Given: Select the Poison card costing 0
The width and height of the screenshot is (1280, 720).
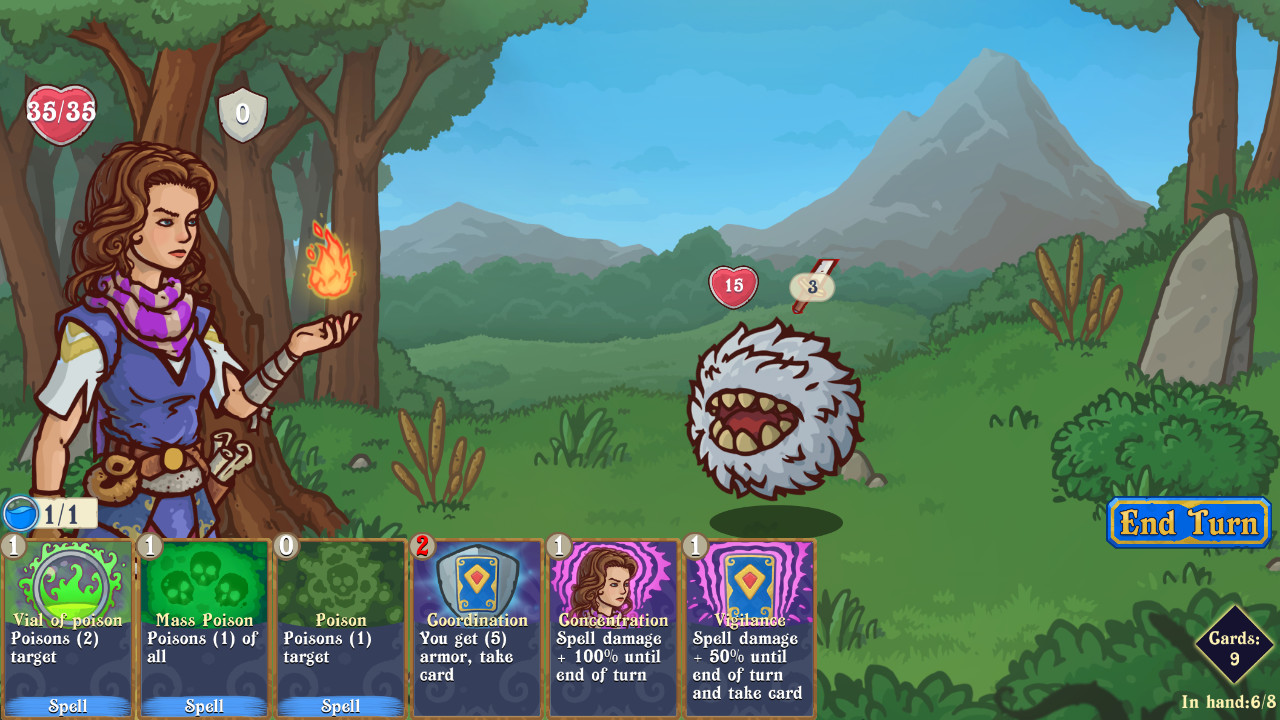Looking at the screenshot, I should click(339, 625).
